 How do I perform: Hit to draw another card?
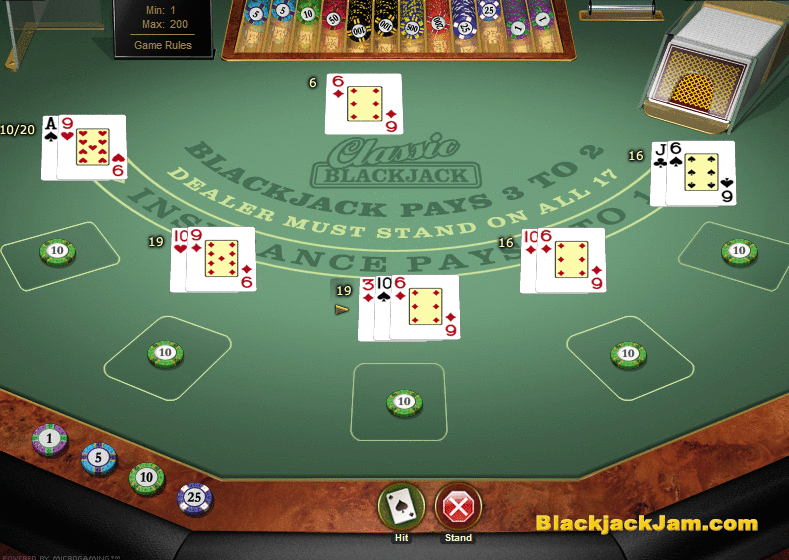tap(401, 507)
